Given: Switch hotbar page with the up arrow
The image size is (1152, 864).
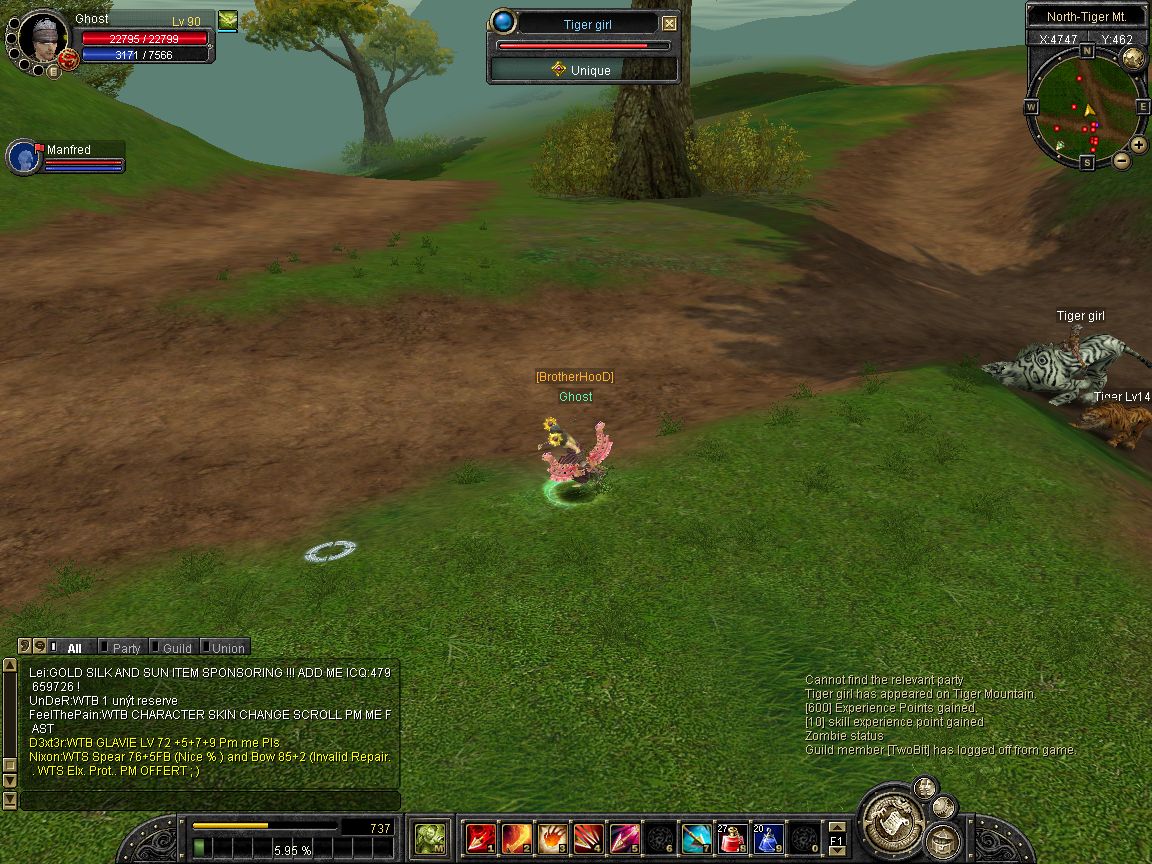Looking at the screenshot, I should pos(836,827).
